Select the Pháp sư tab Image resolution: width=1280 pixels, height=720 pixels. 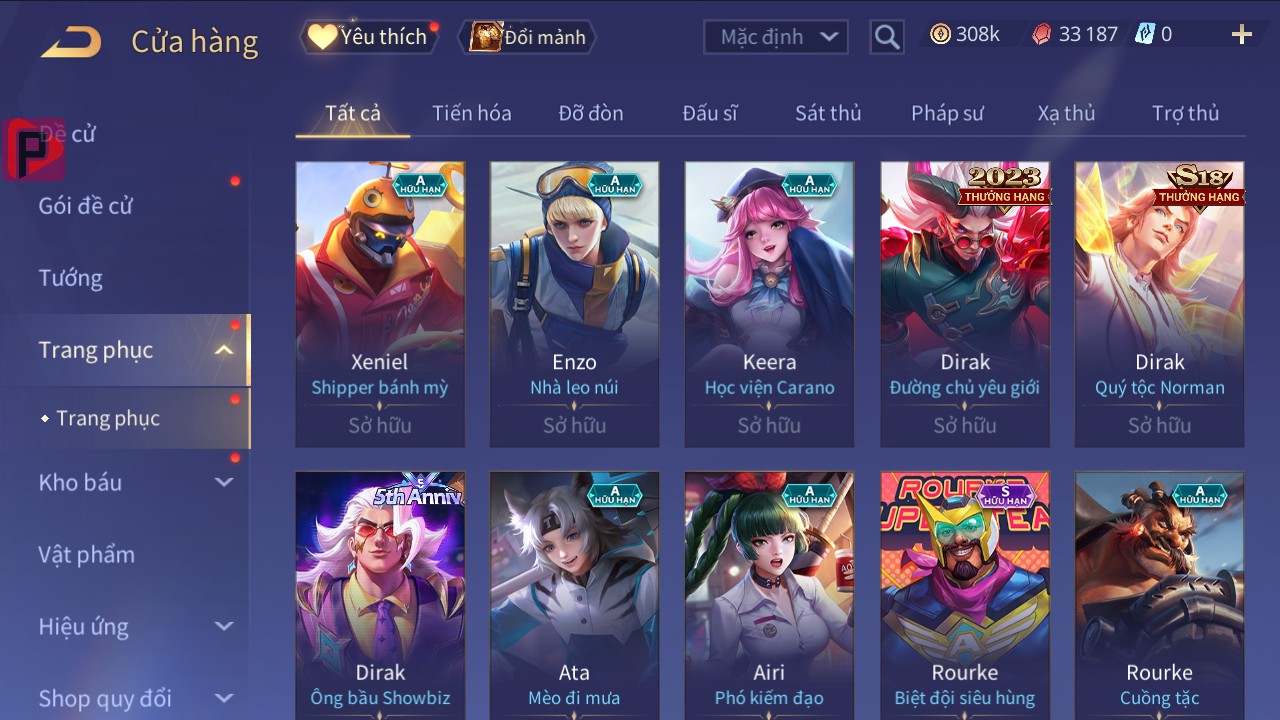(x=947, y=113)
